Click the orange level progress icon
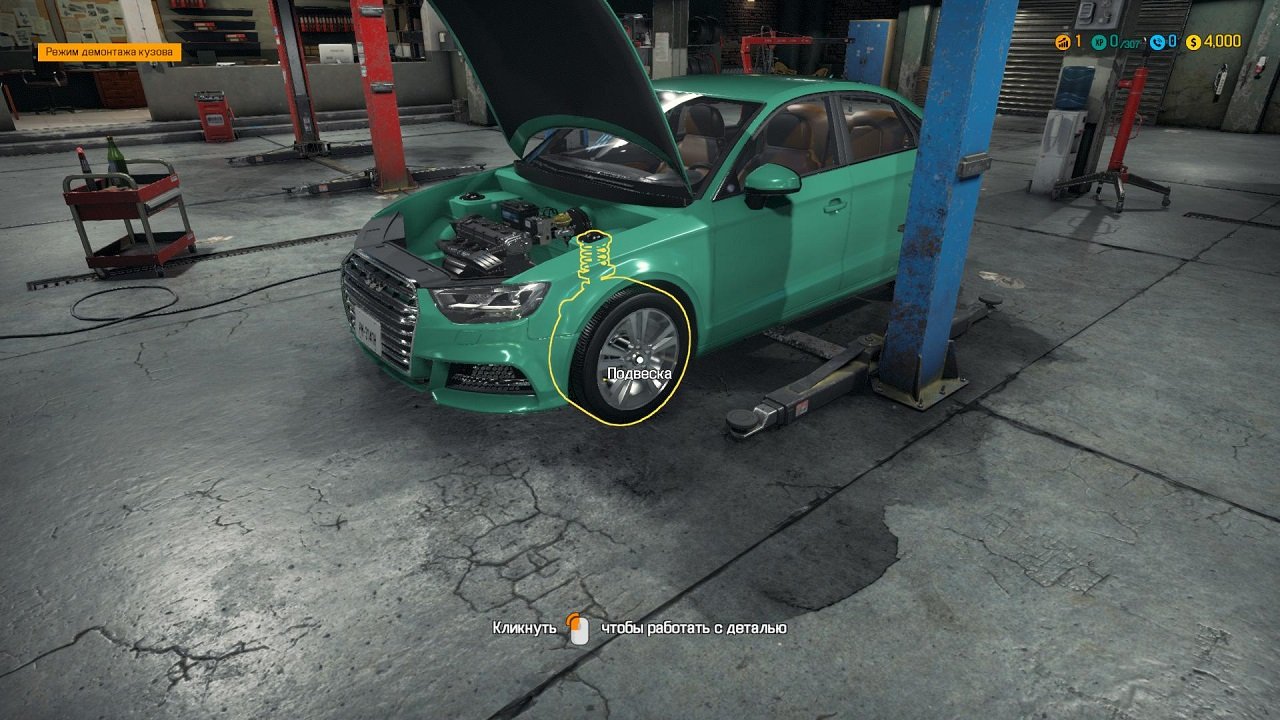Viewport: 1280px width, 720px height. (1062, 42)
